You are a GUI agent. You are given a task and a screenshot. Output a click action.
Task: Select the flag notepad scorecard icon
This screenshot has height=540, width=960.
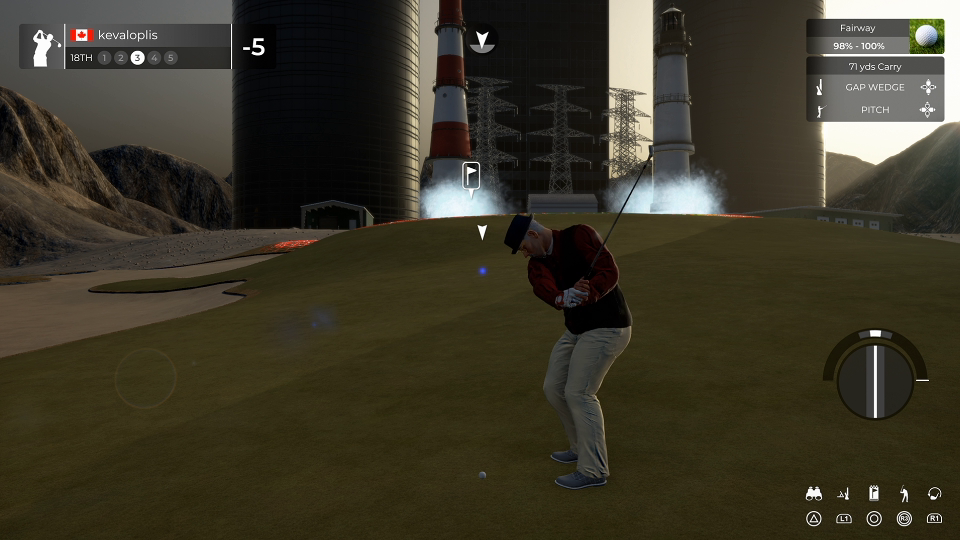(874, 493)
